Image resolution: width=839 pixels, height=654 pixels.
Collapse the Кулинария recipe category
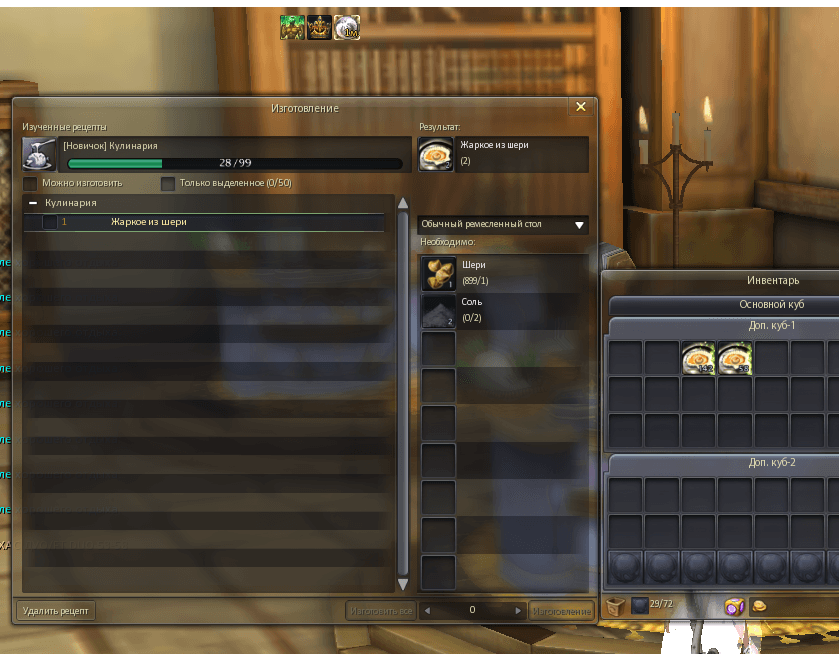coord(33,203)
